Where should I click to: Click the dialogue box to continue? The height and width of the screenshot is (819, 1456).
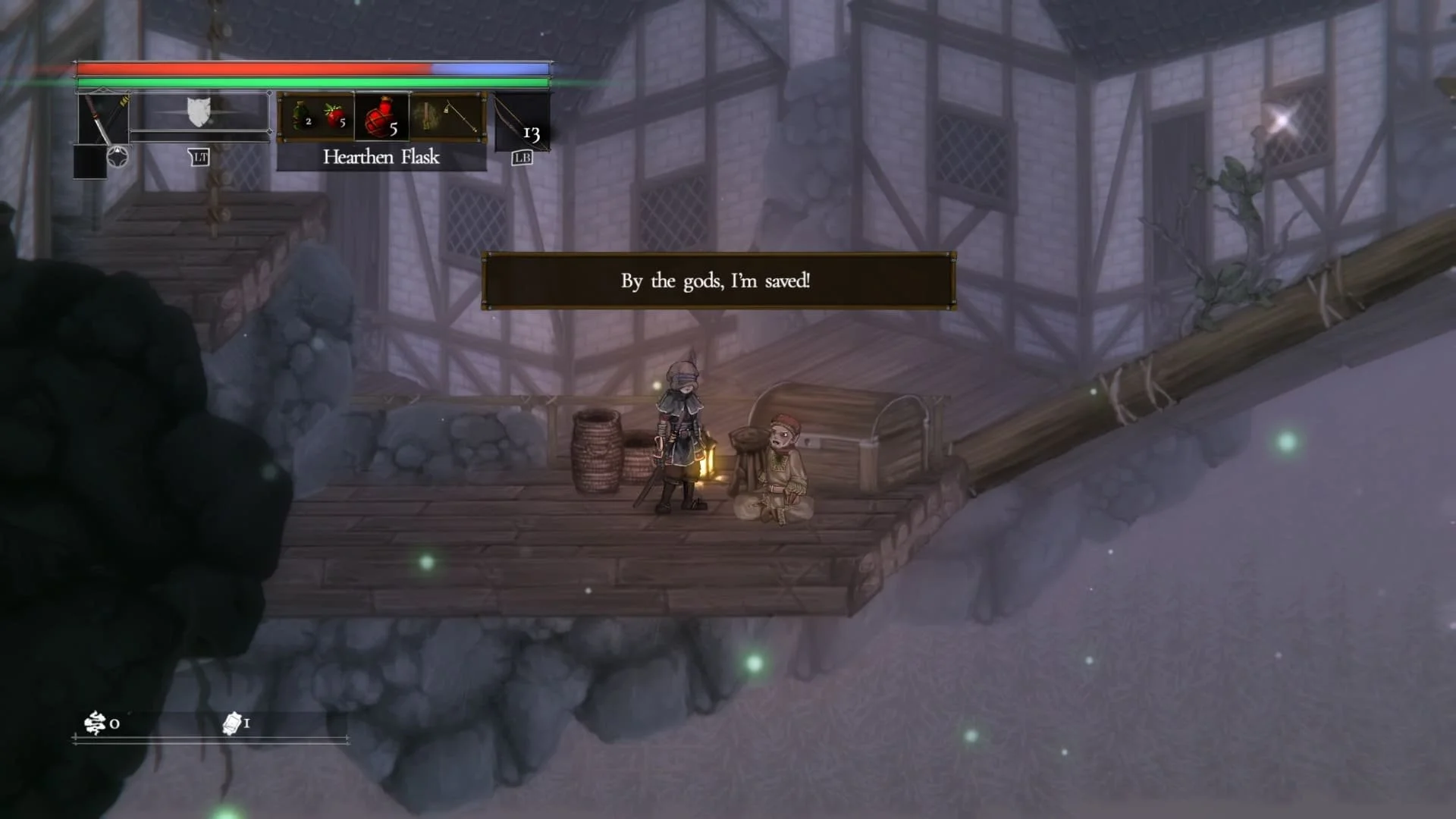(x=718, y=281)
